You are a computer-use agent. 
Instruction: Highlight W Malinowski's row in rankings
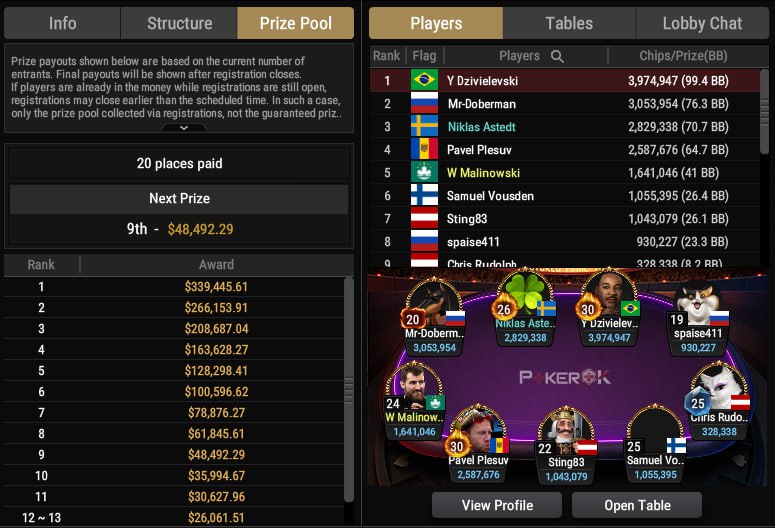coord(565,172)
